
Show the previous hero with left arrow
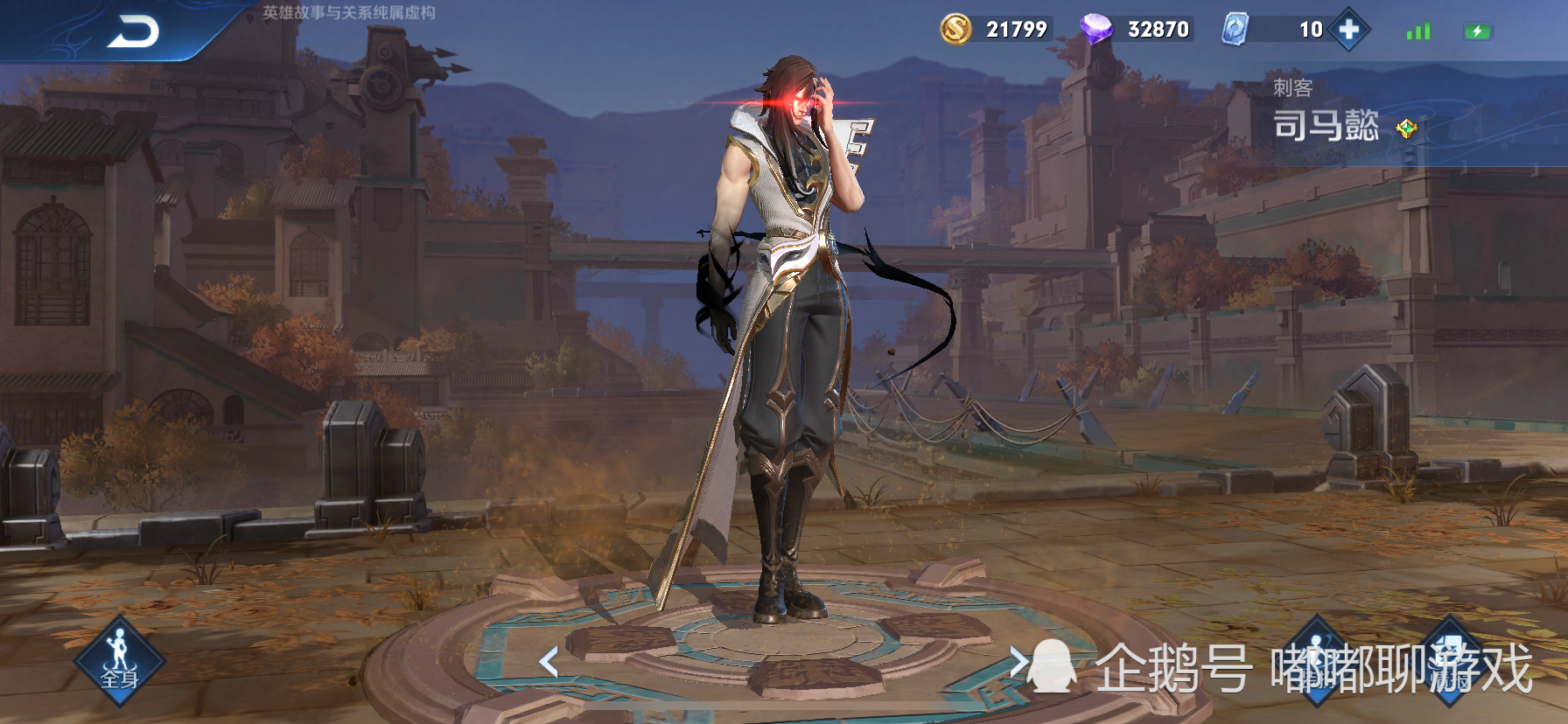coord(549,662)
